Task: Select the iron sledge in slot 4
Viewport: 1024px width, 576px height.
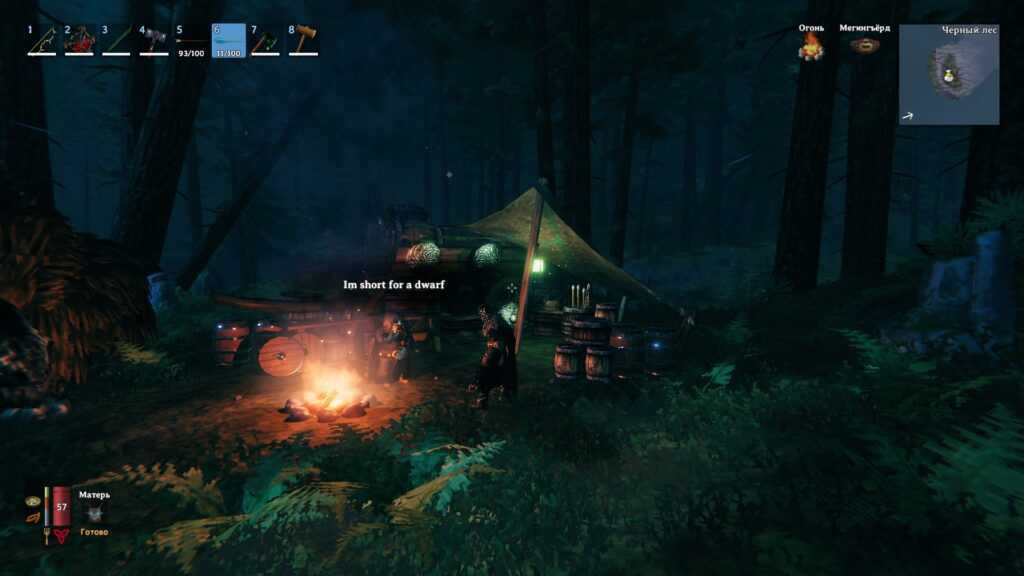Action: click(x=153, y=40)
